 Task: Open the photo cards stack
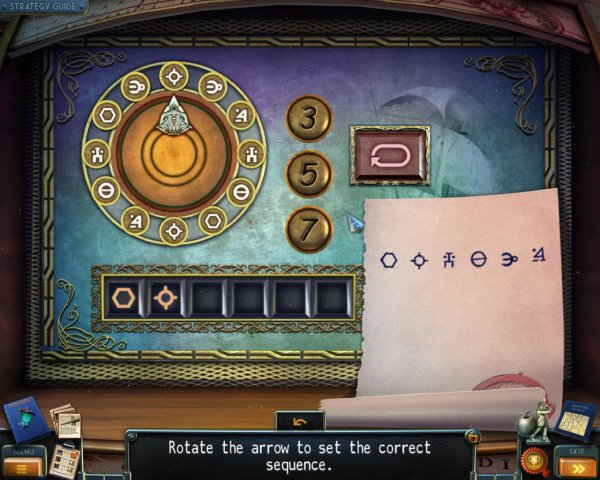(64, 420)
